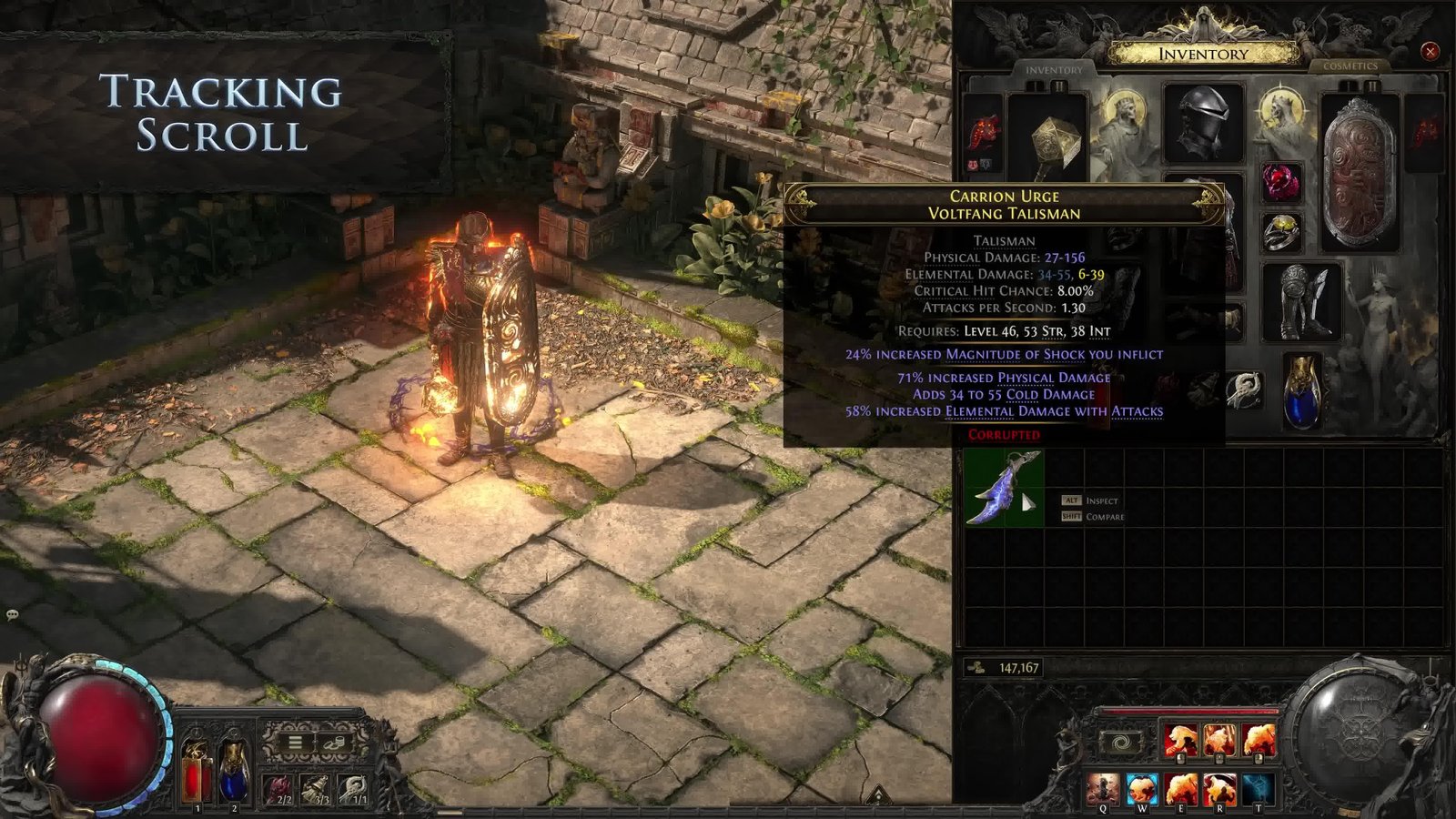Select the Inventory tab
The image size is (1456, 819).
[x=1054, y=70]
